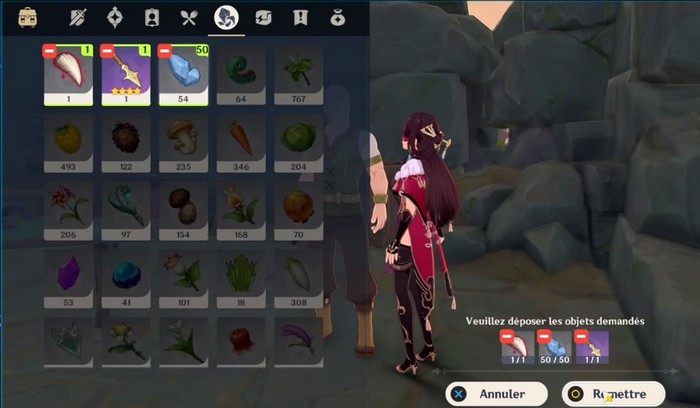Screen dimensions: 700x408
Task: Select the red flower stack of 206
Action: [x=68, y=208]
